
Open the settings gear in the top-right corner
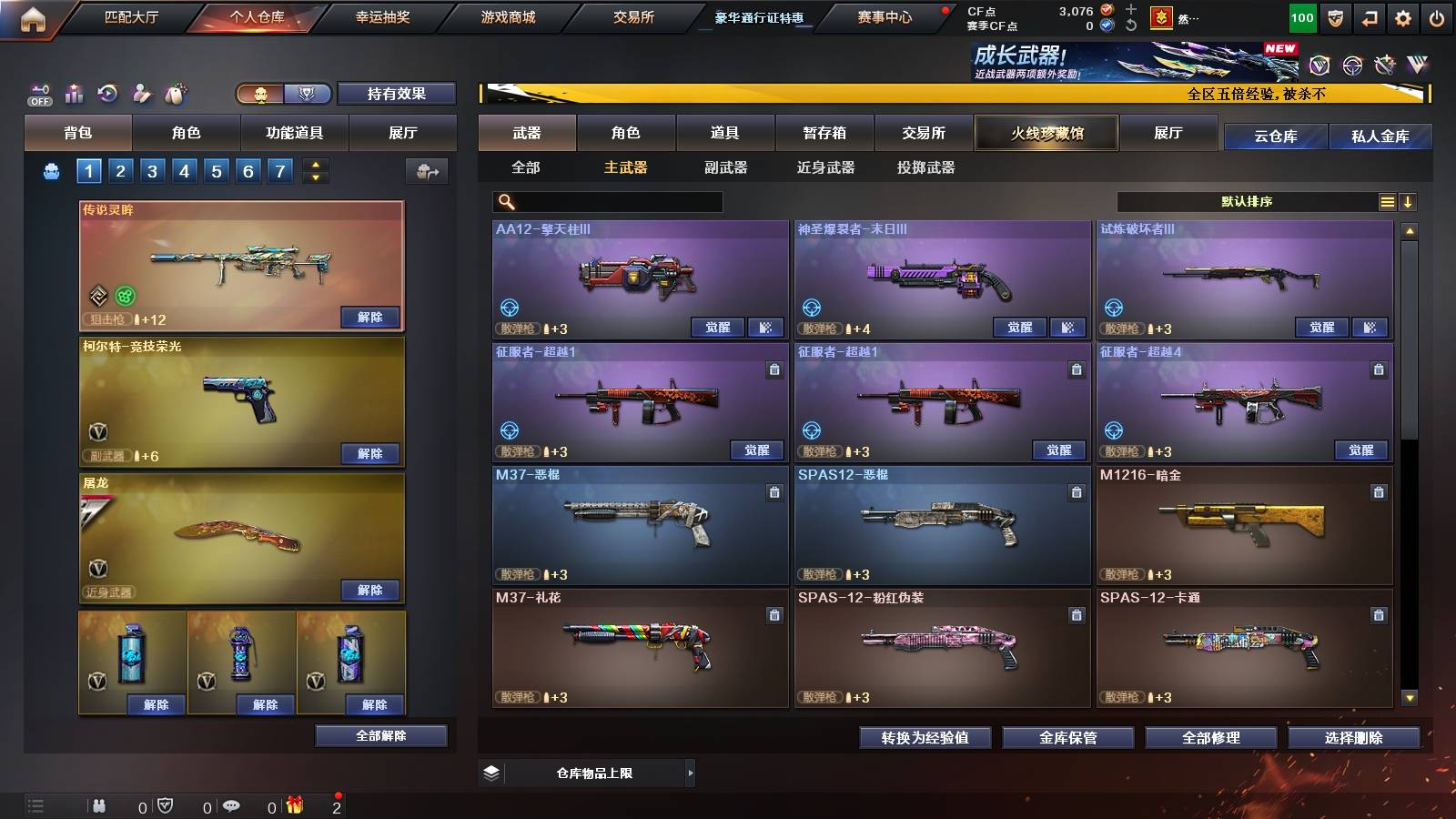coord(1400,17)
